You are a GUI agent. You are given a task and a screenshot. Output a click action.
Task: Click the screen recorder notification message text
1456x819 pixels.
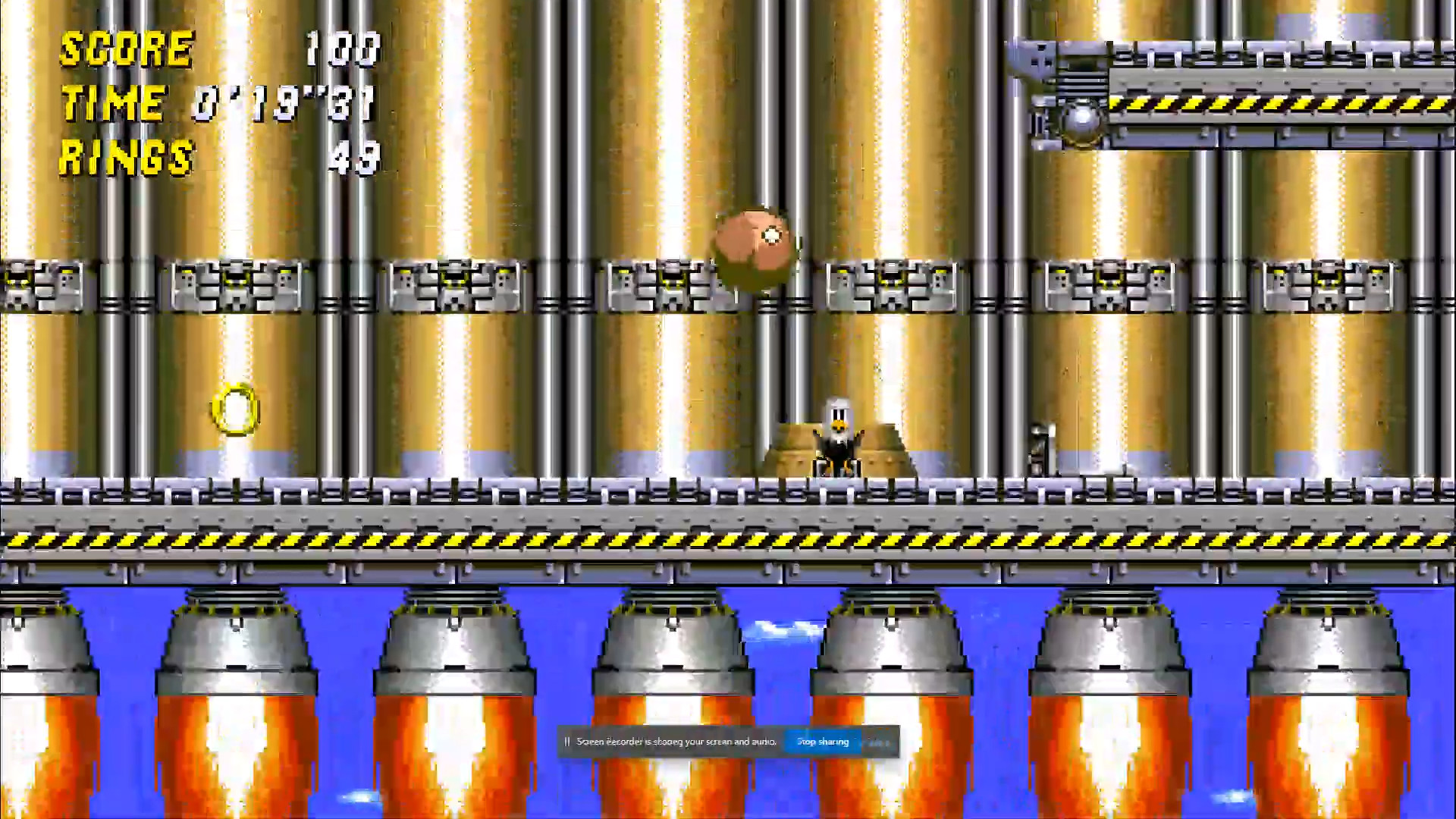[x=677, y=742]
